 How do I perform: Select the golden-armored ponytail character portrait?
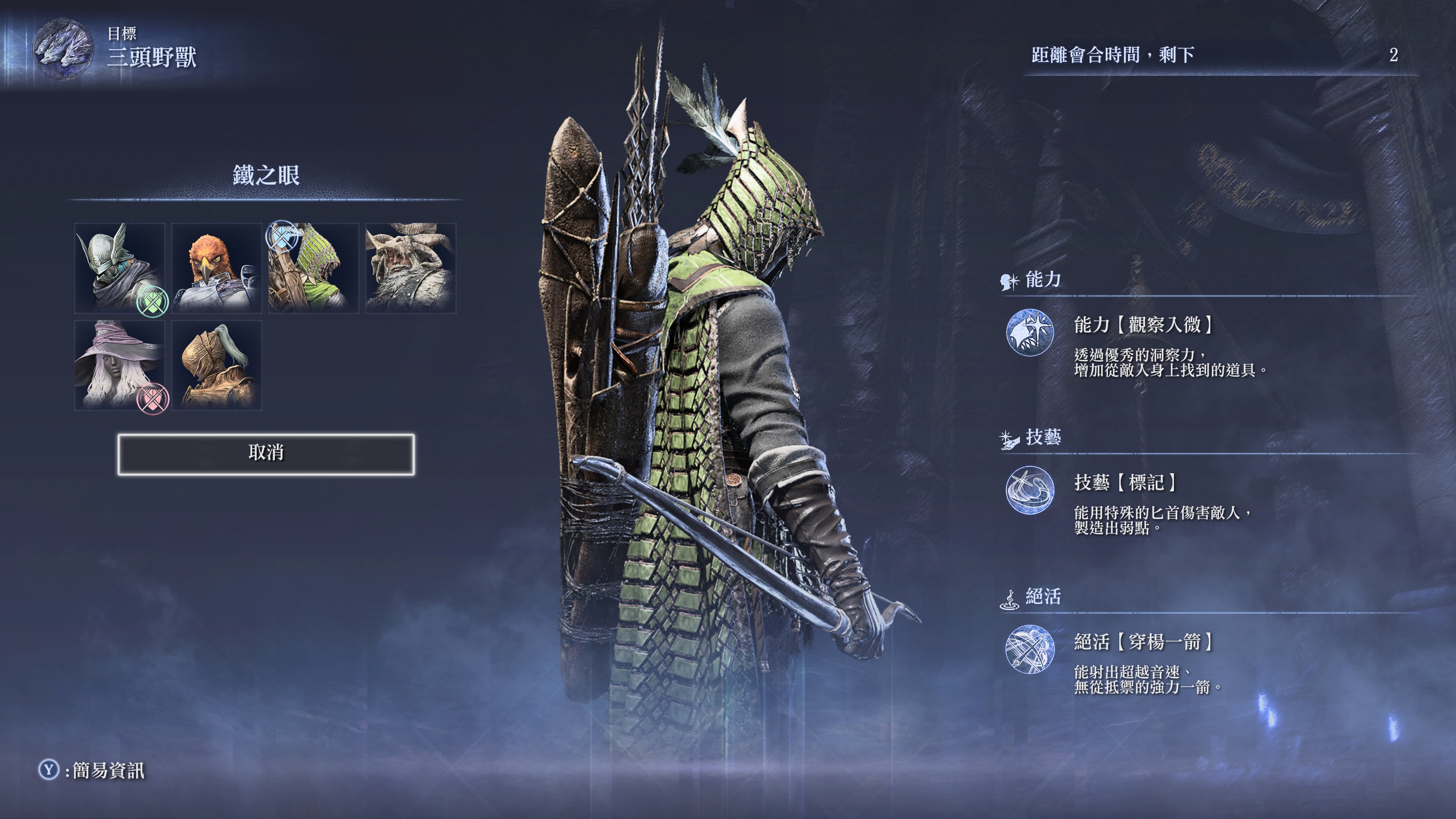click(217, 365)
